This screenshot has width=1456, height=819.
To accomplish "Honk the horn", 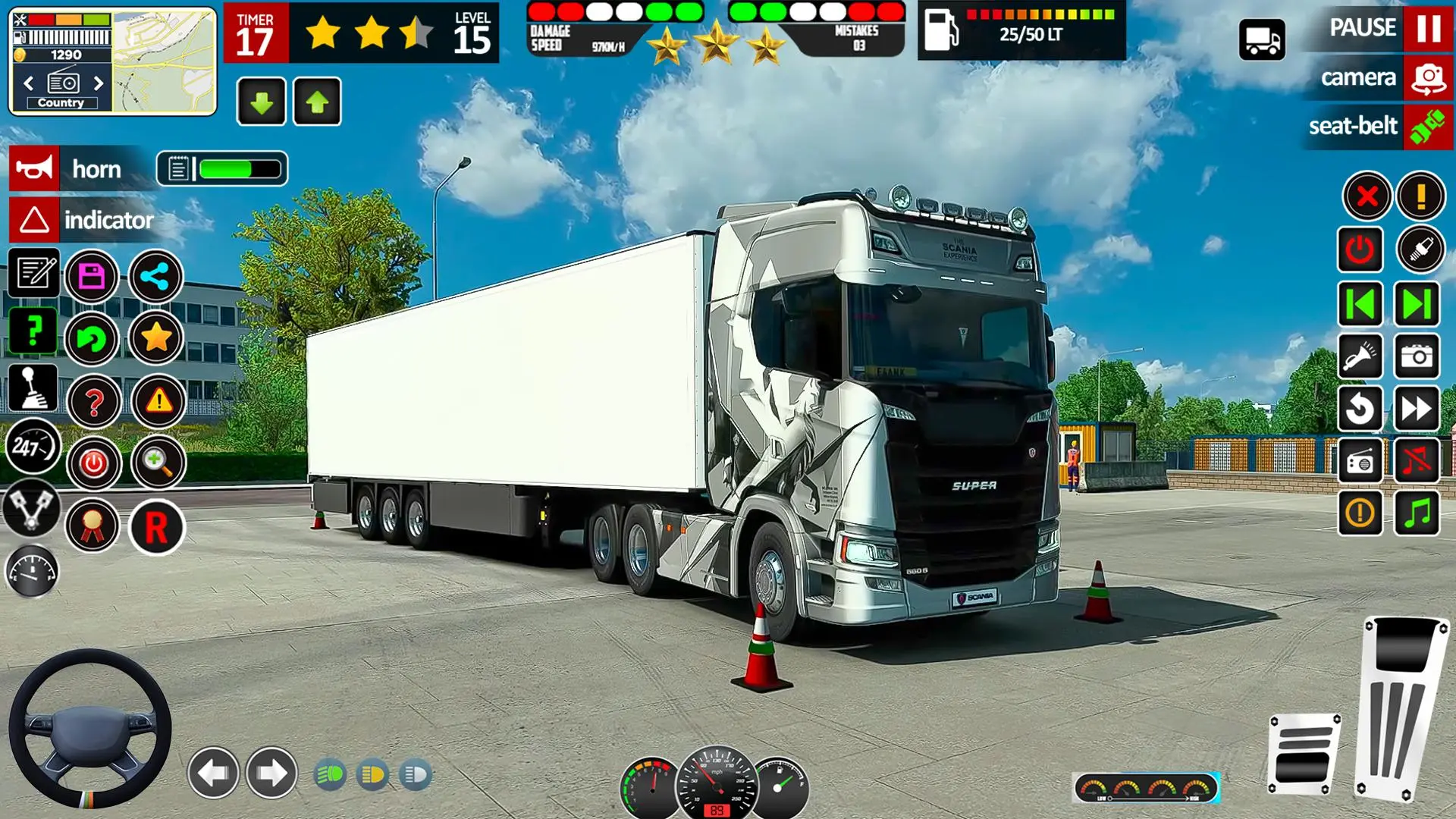I will click(34, 168).
